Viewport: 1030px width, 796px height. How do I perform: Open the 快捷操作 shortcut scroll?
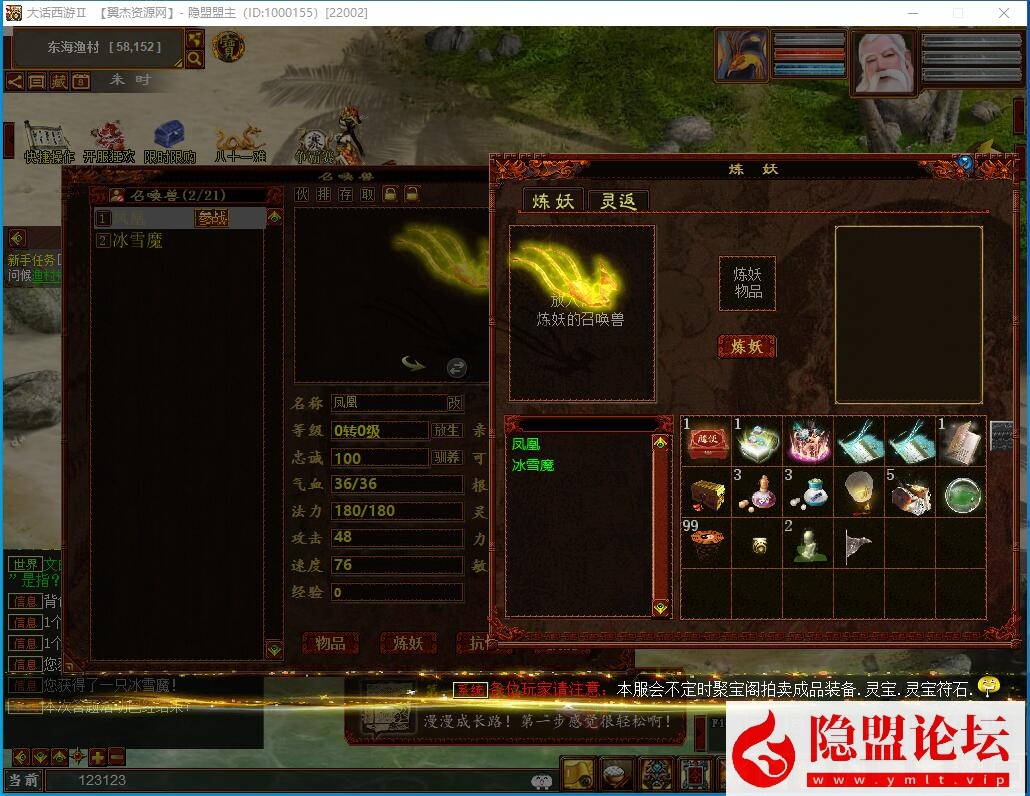[x=48, y=142]
